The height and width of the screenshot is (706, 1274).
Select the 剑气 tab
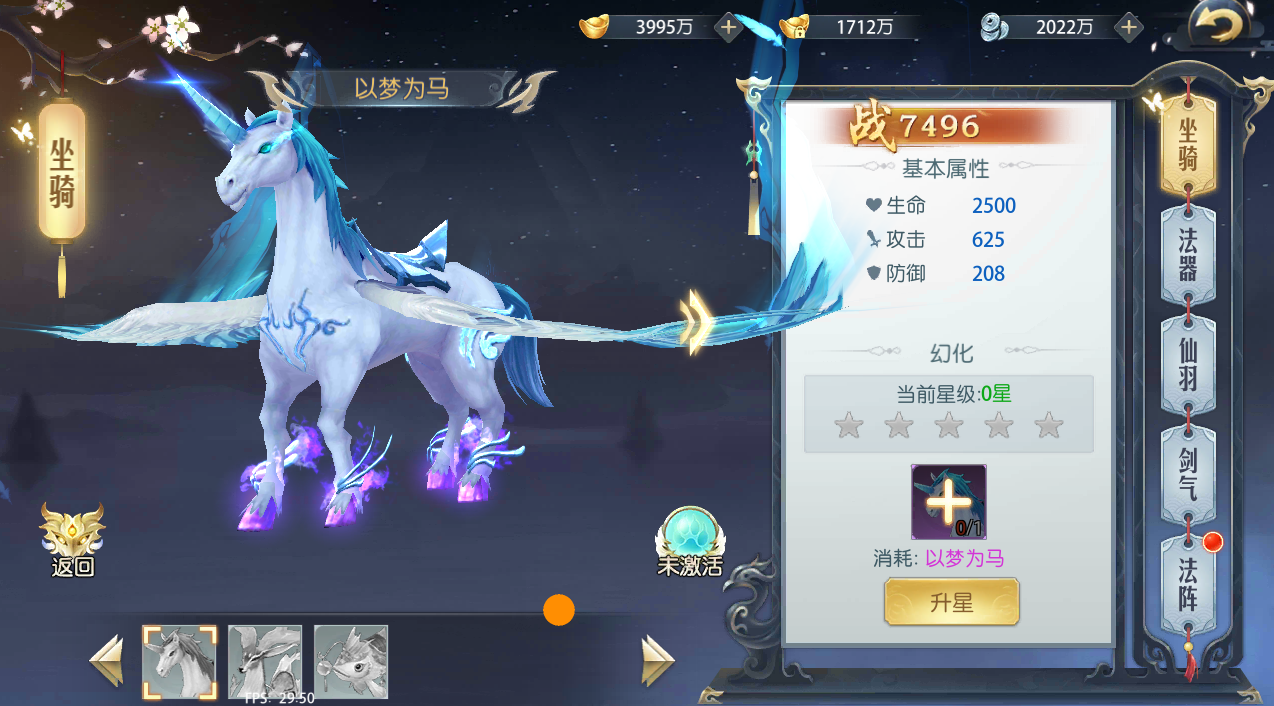(1187, 476)
